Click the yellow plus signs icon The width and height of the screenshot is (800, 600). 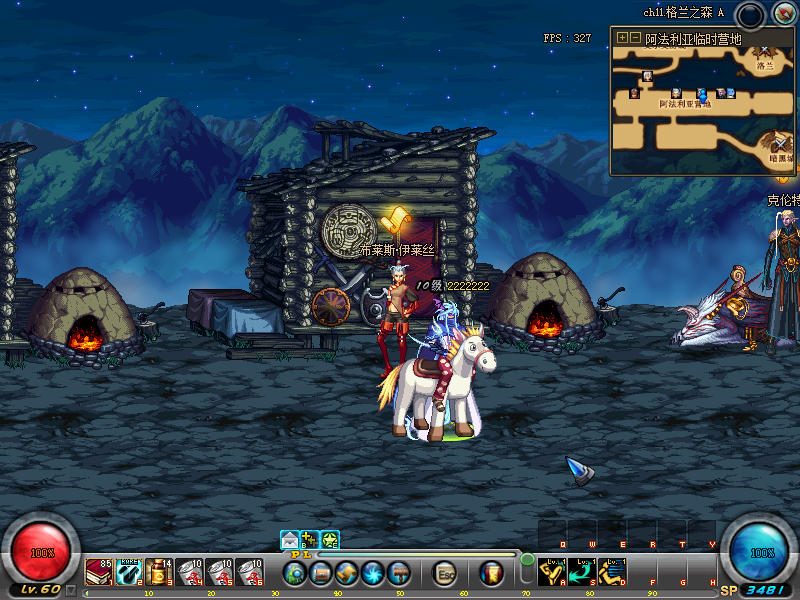click(310, 540)
